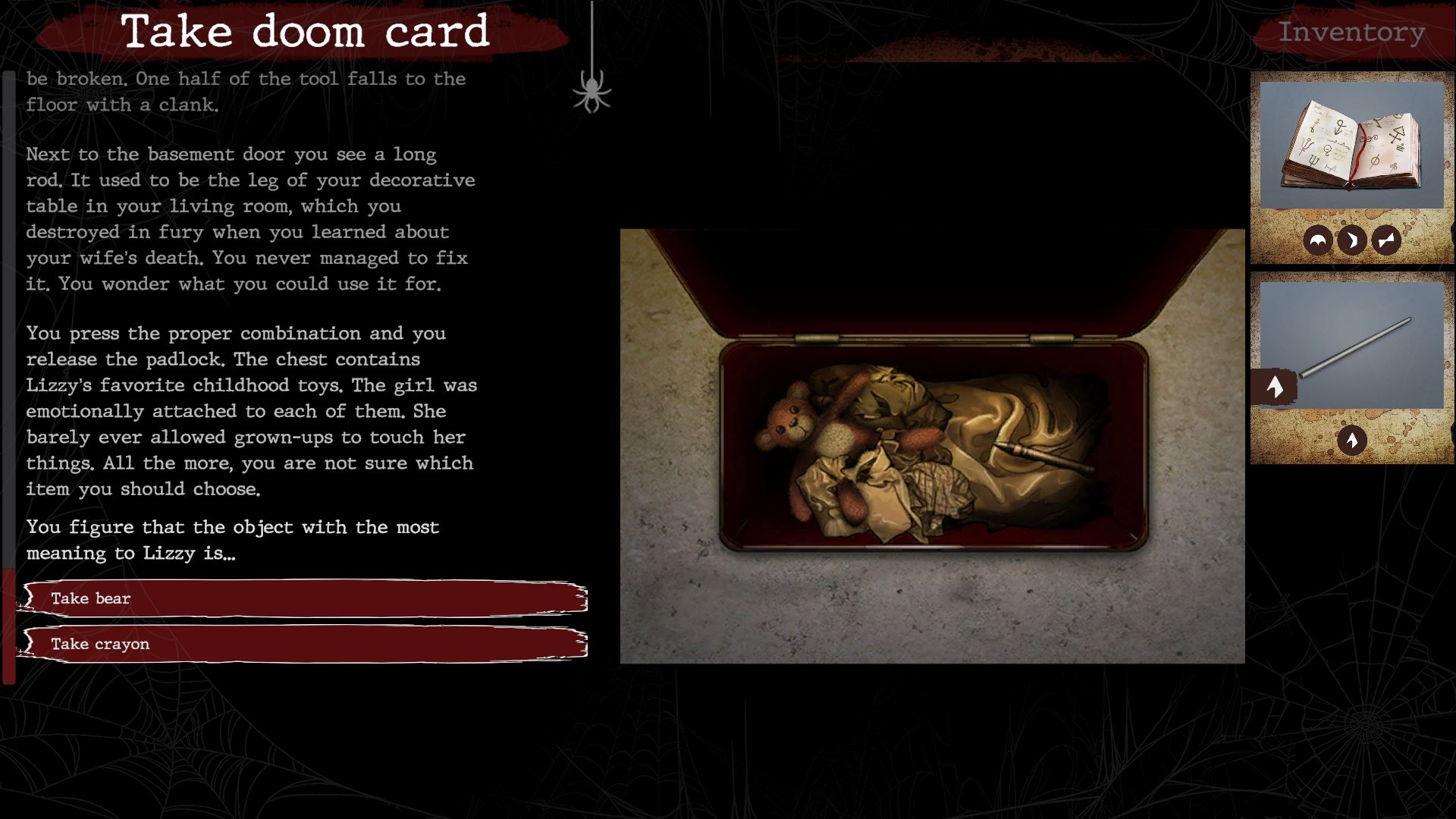The image size is (1456, 819).
Task: Click the arrowhead tab beside the rod card
Action: (1275, 388)
